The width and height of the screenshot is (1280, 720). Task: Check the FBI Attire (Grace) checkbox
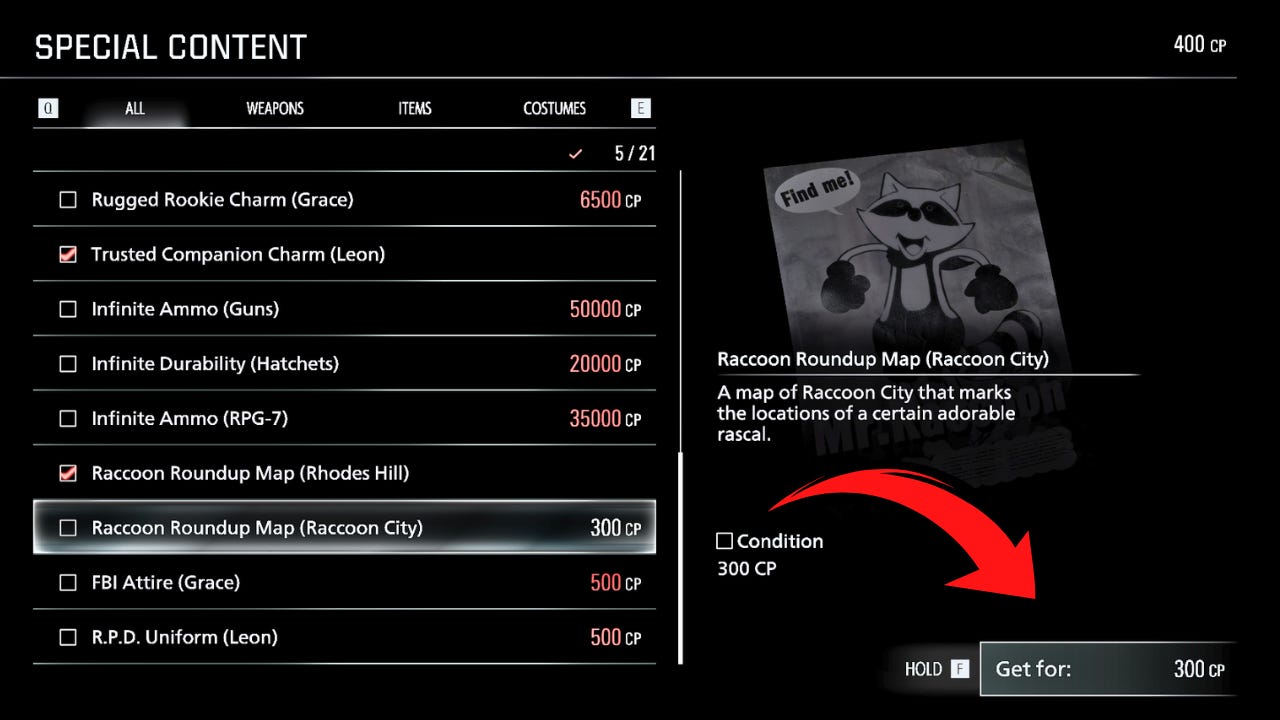click(67, 582)
